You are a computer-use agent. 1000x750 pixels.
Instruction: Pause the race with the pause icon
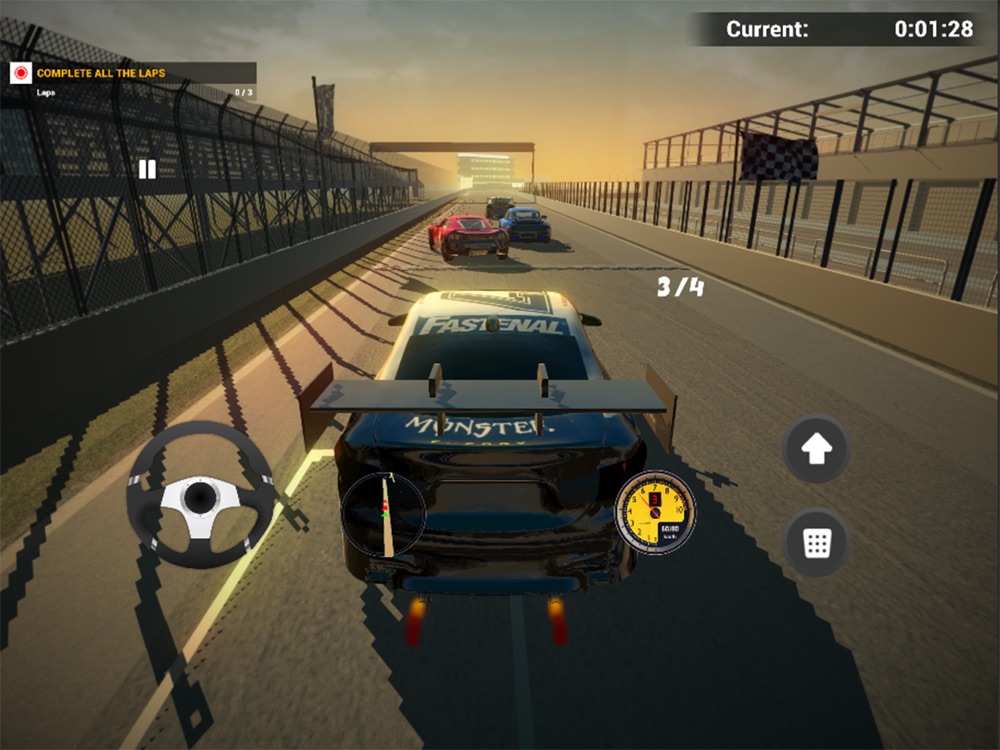point(147,169)
